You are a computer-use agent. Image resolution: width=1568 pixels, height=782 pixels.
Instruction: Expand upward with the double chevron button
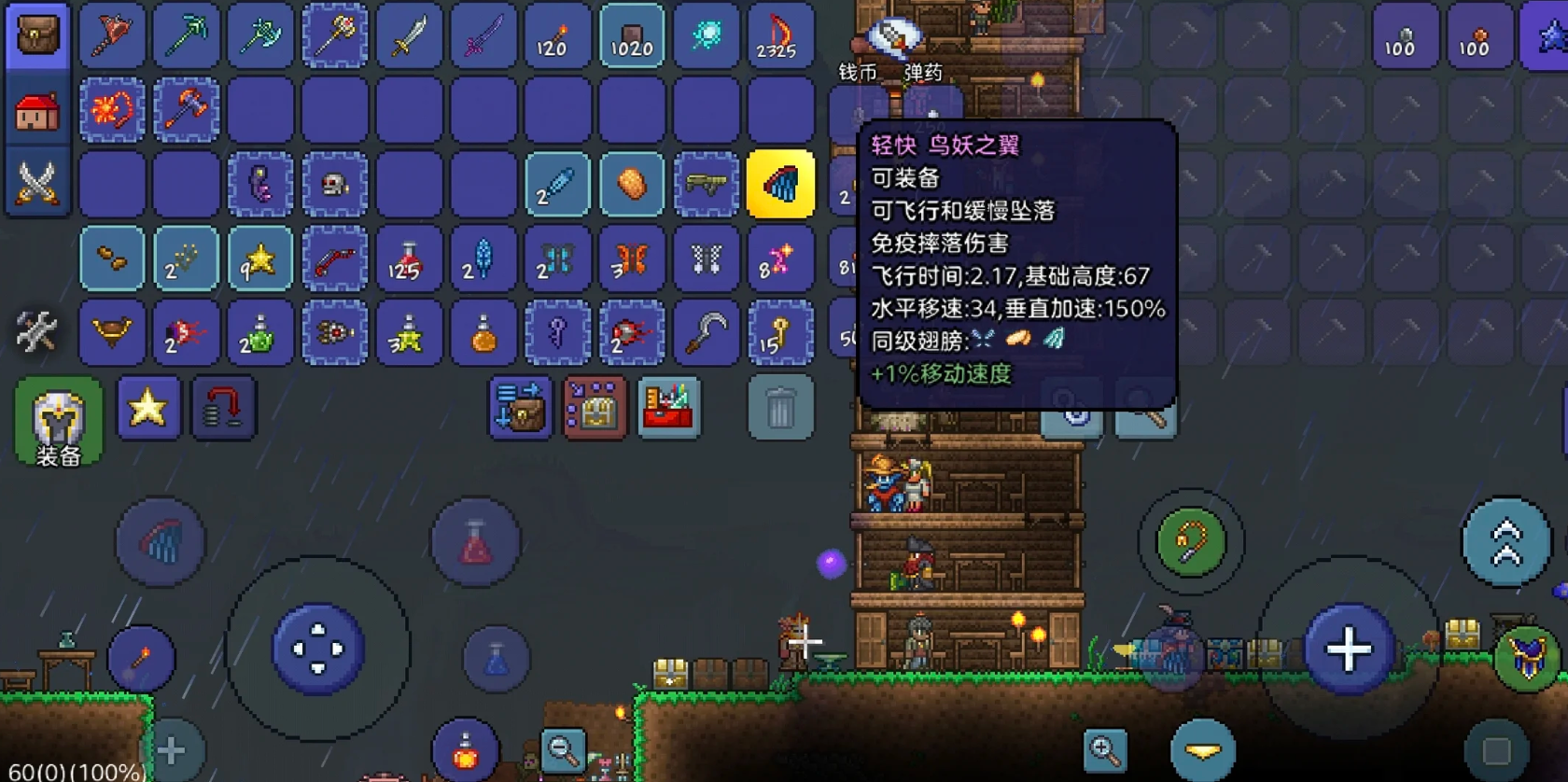click(1505, 539)
